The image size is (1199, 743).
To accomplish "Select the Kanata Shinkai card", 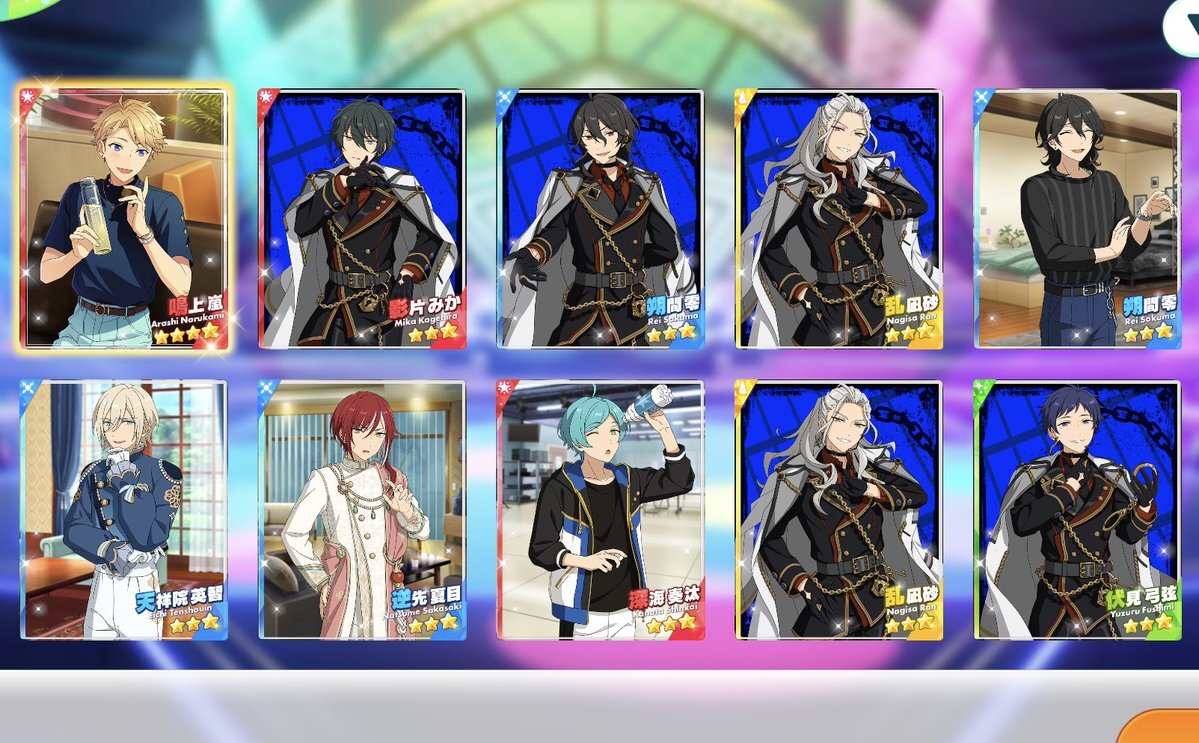I will (x=600, y=510).
